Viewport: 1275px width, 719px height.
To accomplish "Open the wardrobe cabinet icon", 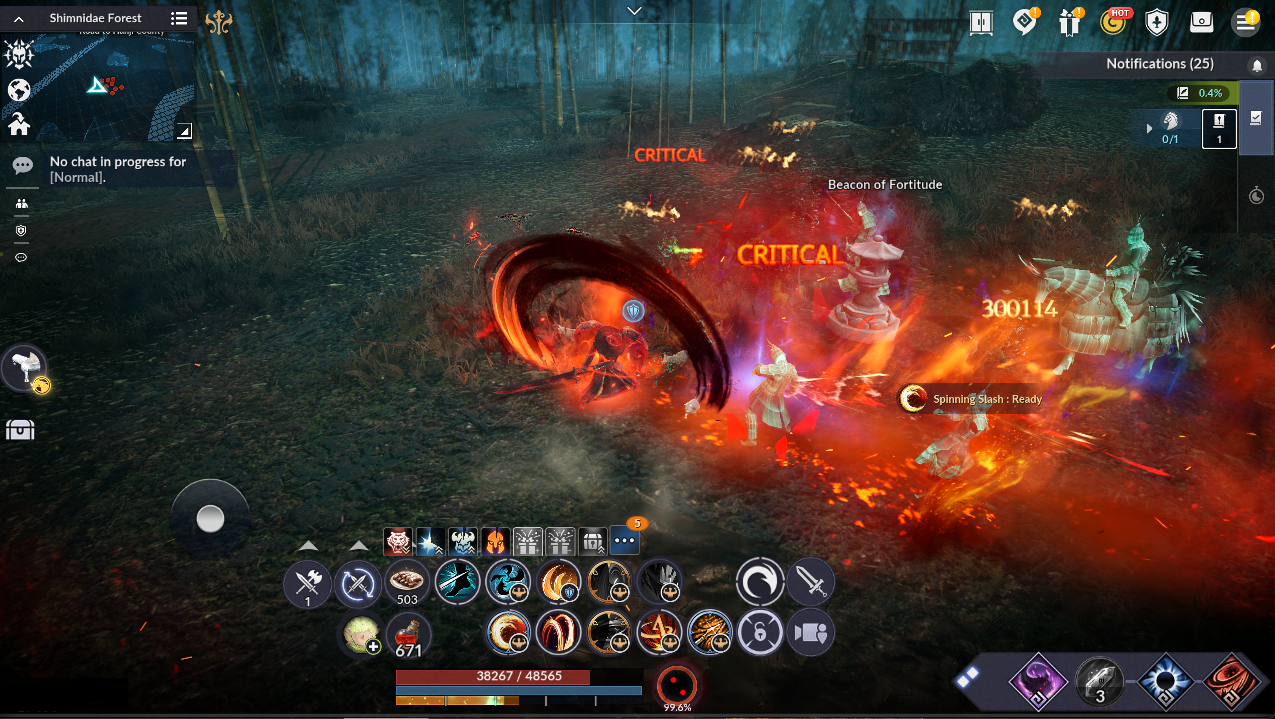I will click(x=980, y=22).
